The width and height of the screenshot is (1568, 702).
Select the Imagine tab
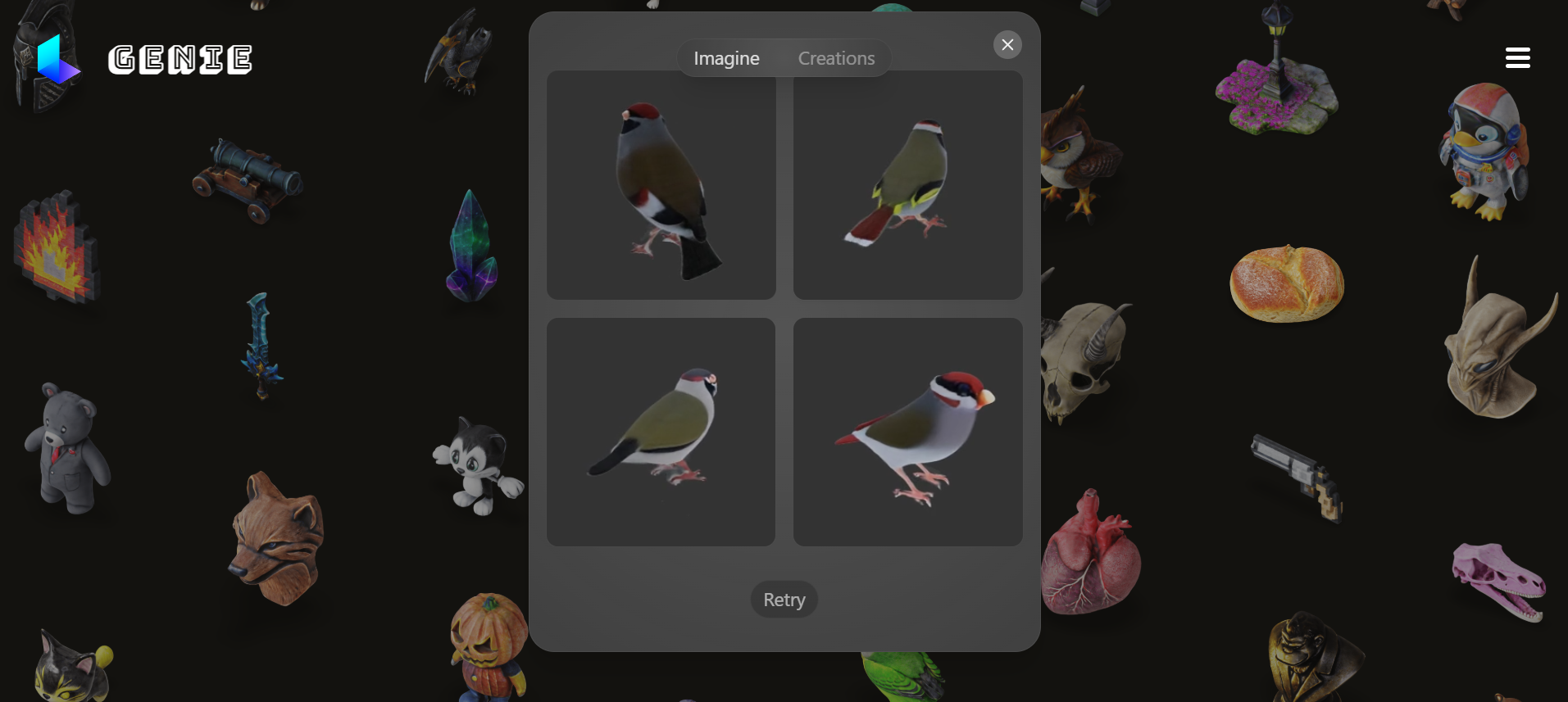(x=726, y=57)
